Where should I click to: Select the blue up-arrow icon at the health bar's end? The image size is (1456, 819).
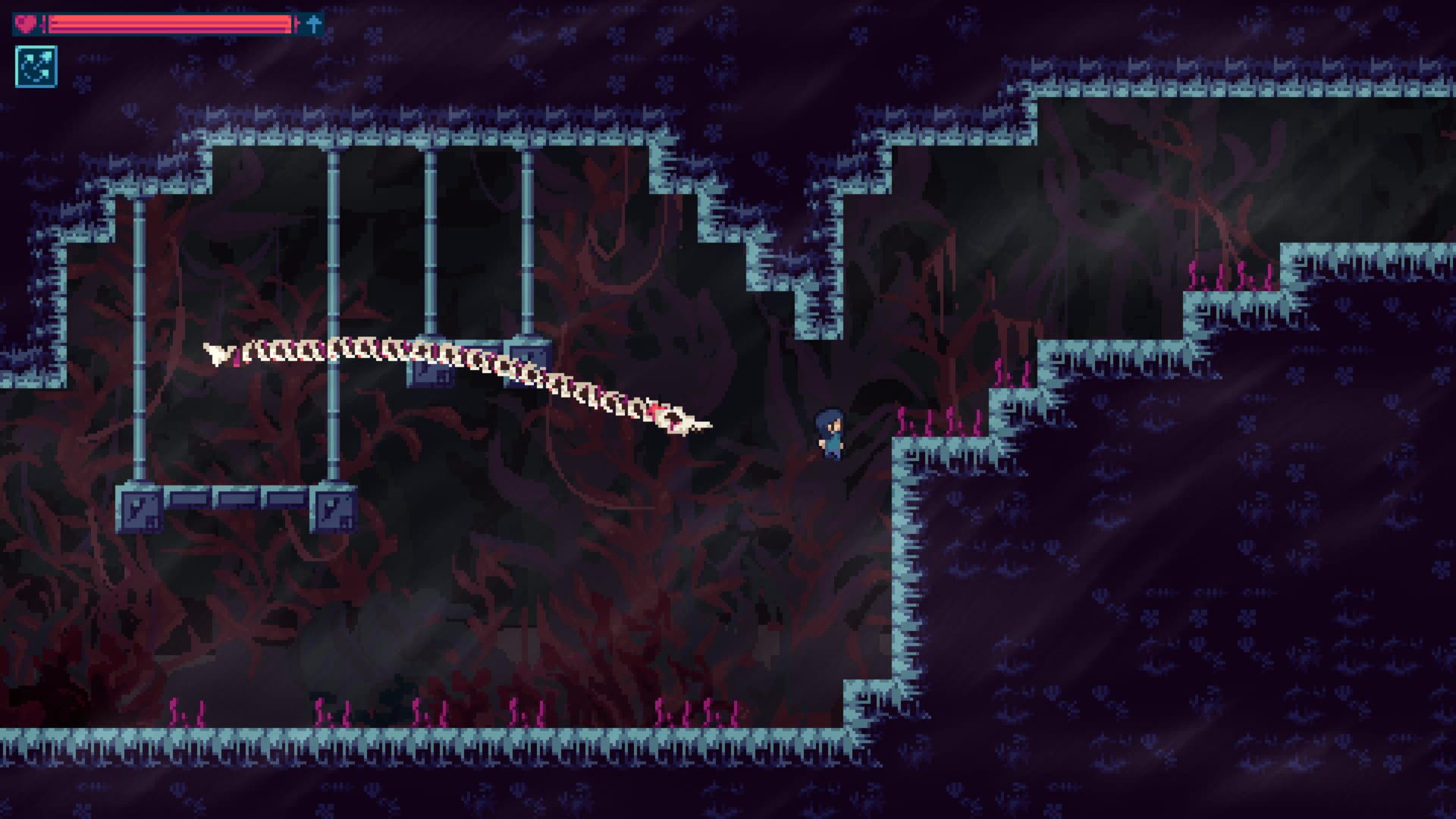310,22
